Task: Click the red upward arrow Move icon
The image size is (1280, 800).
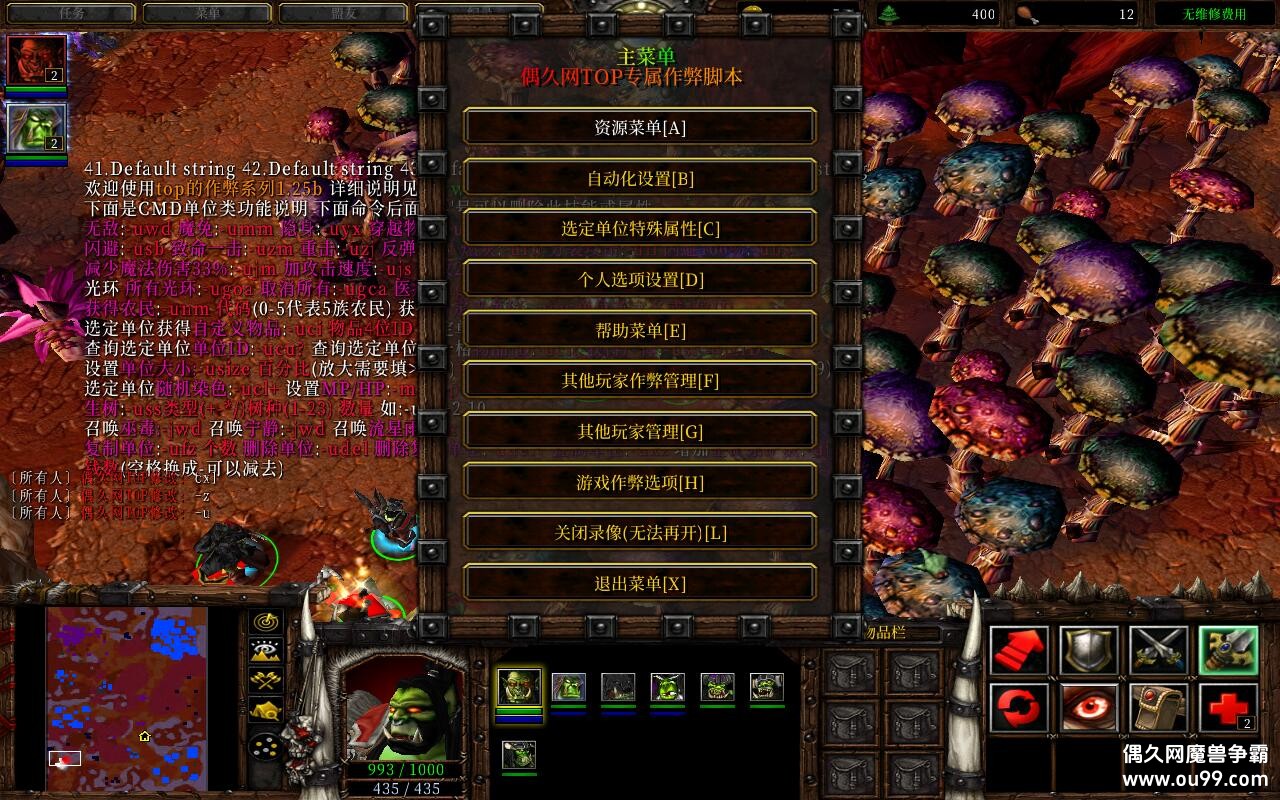Action: click(x=1018, y=650)
